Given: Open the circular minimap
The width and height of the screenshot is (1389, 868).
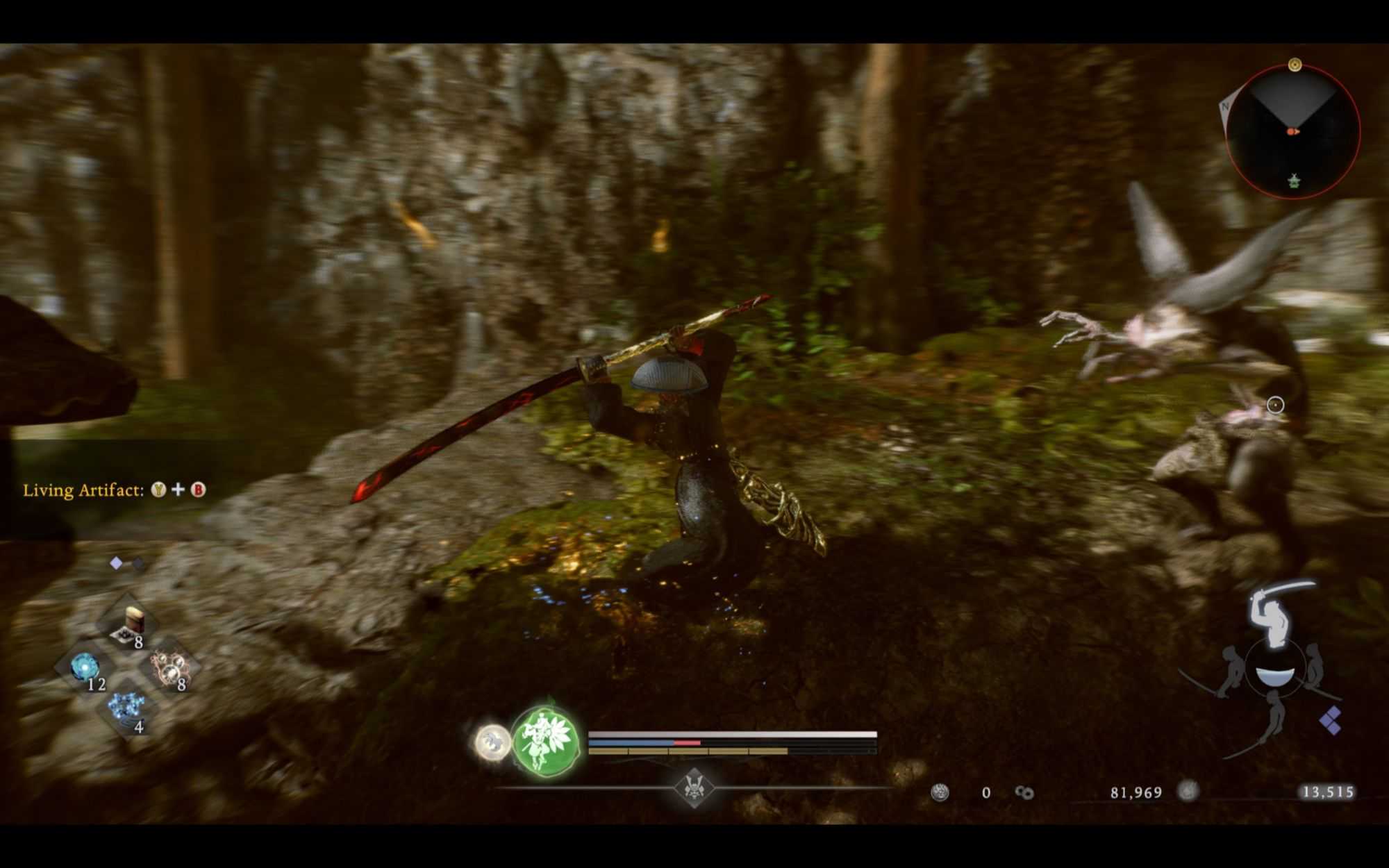Looking at the screenshot, I should [x=1292, y=131].
